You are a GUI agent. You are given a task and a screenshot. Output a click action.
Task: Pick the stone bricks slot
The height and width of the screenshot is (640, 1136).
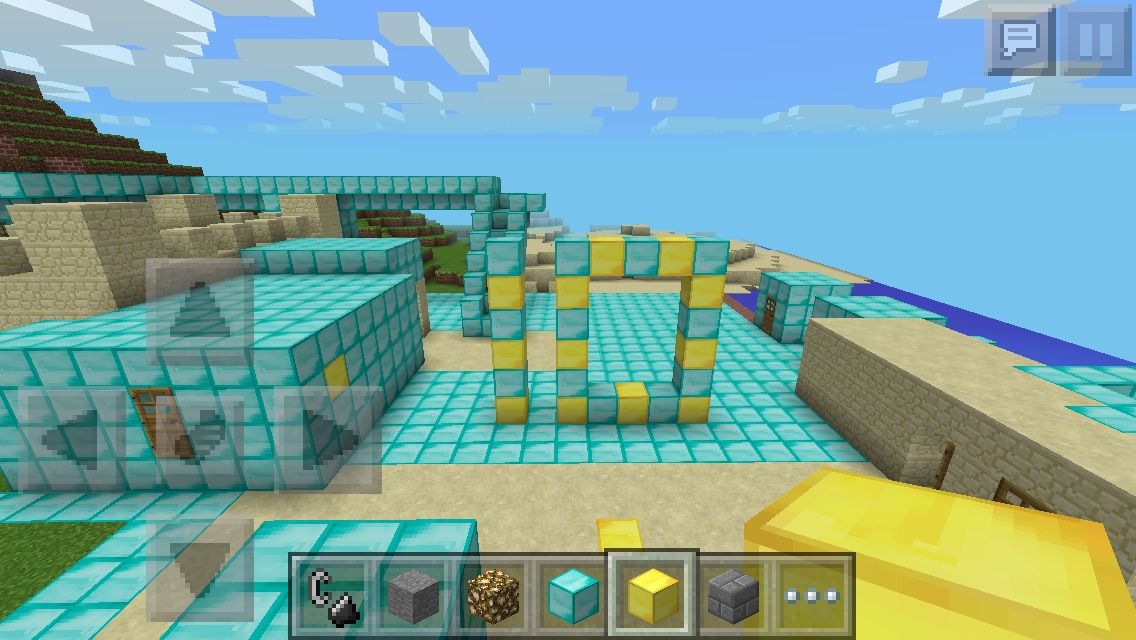732,594
